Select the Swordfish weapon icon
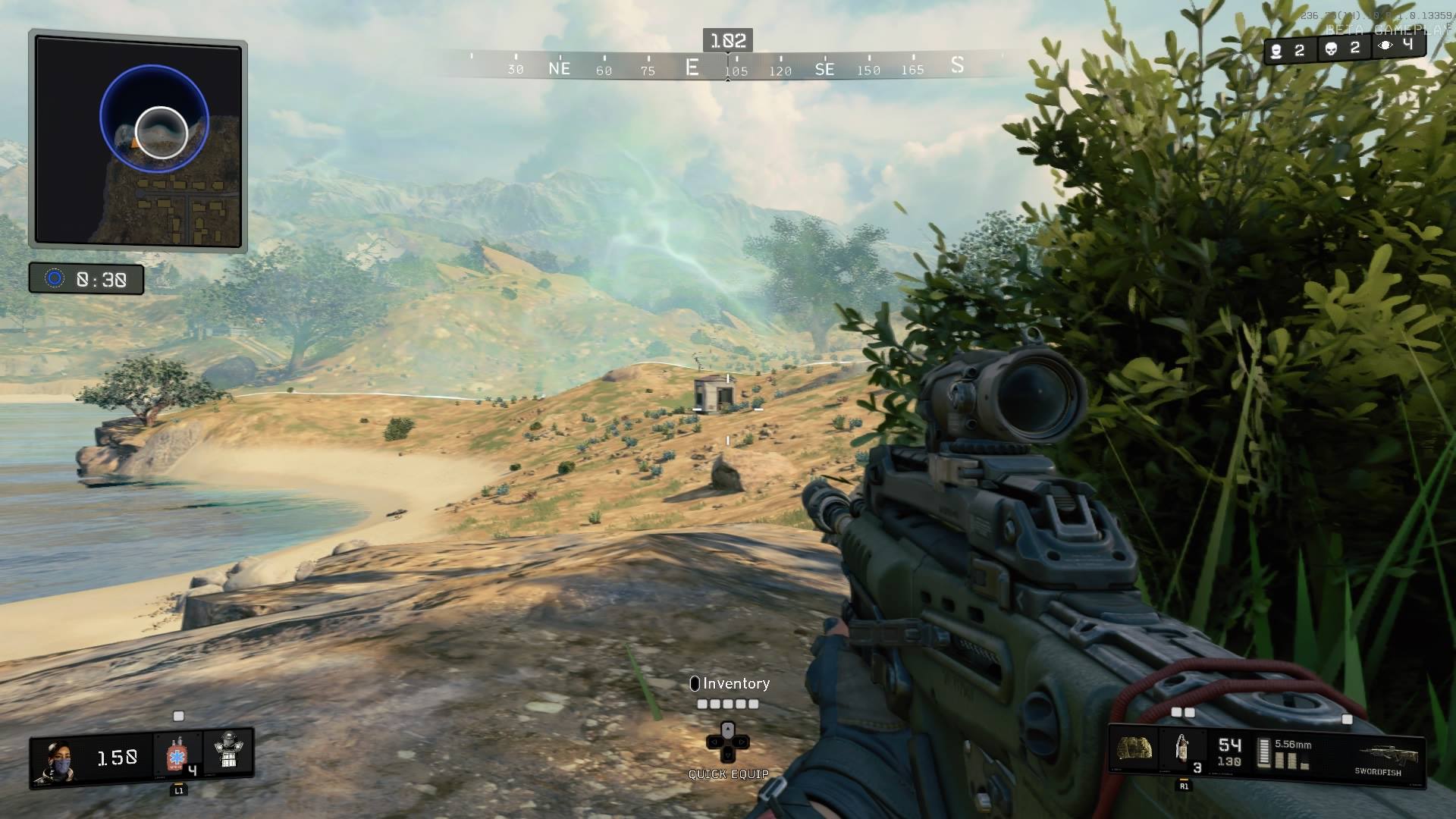Screen dimensions: 1456x819 [x=1380, y=755]
